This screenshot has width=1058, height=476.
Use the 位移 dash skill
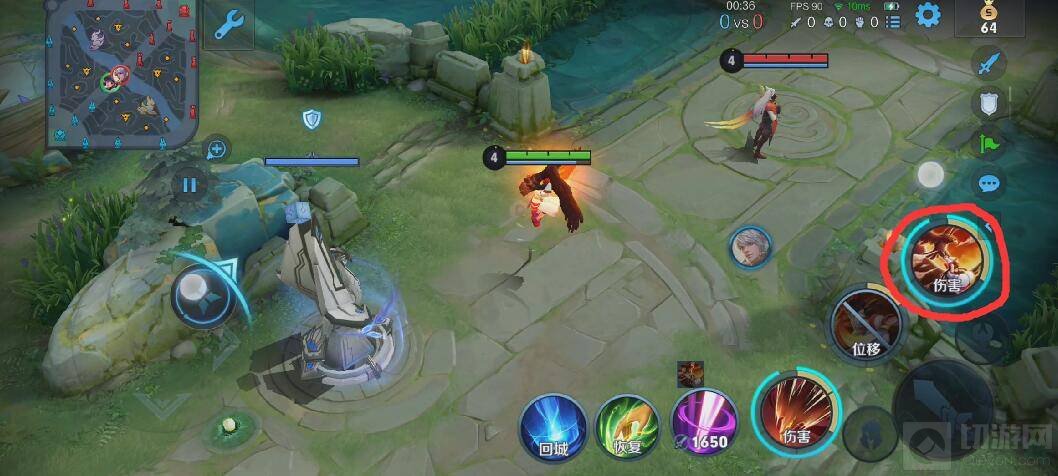tap(866, 323)
